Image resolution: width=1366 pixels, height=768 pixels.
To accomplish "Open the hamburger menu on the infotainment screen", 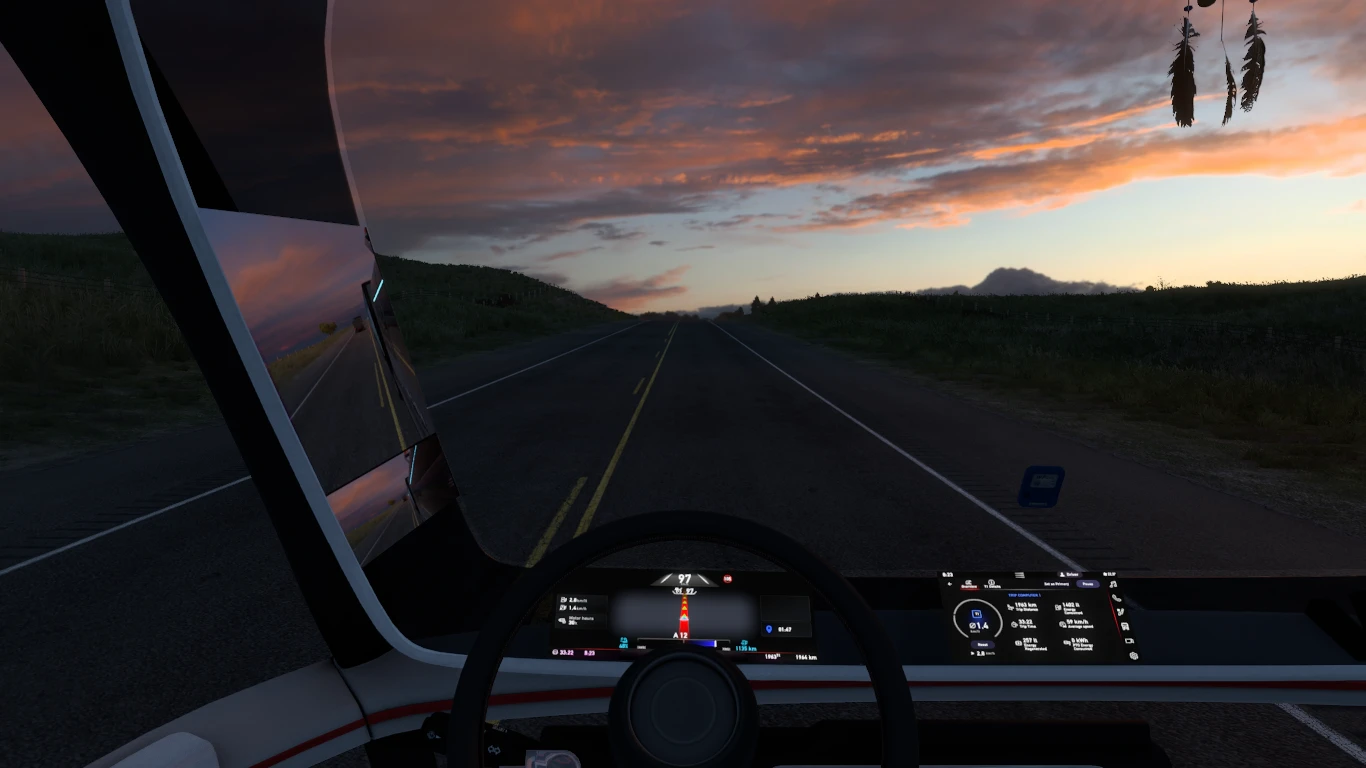I will [1020, 575].
